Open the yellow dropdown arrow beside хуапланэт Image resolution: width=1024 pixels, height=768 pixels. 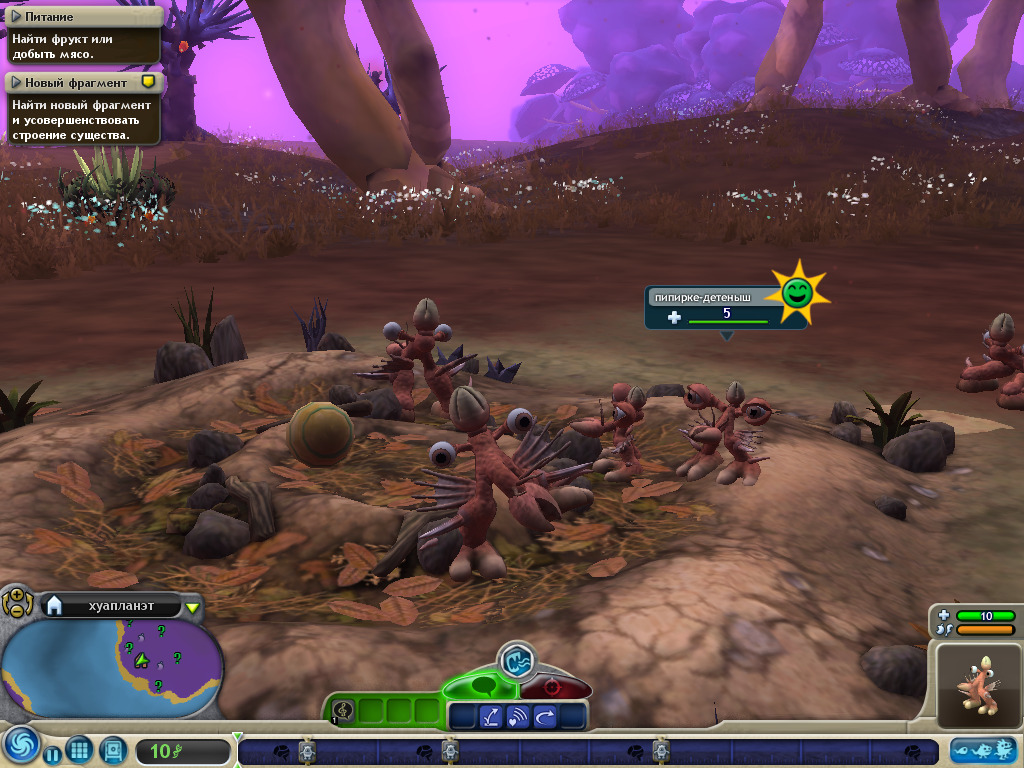point(192,606)
